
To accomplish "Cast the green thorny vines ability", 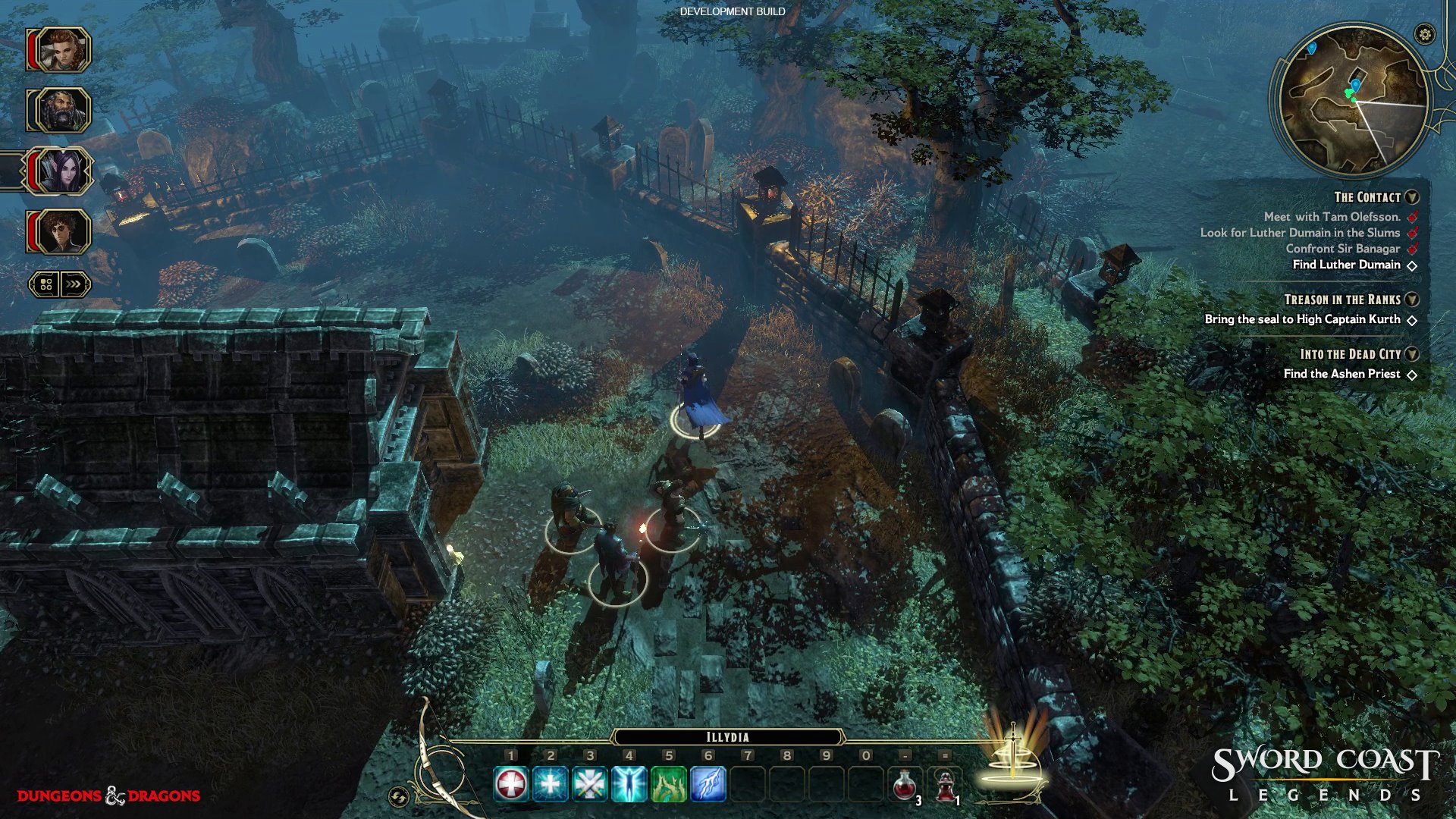I will click(x=669, y=784).
